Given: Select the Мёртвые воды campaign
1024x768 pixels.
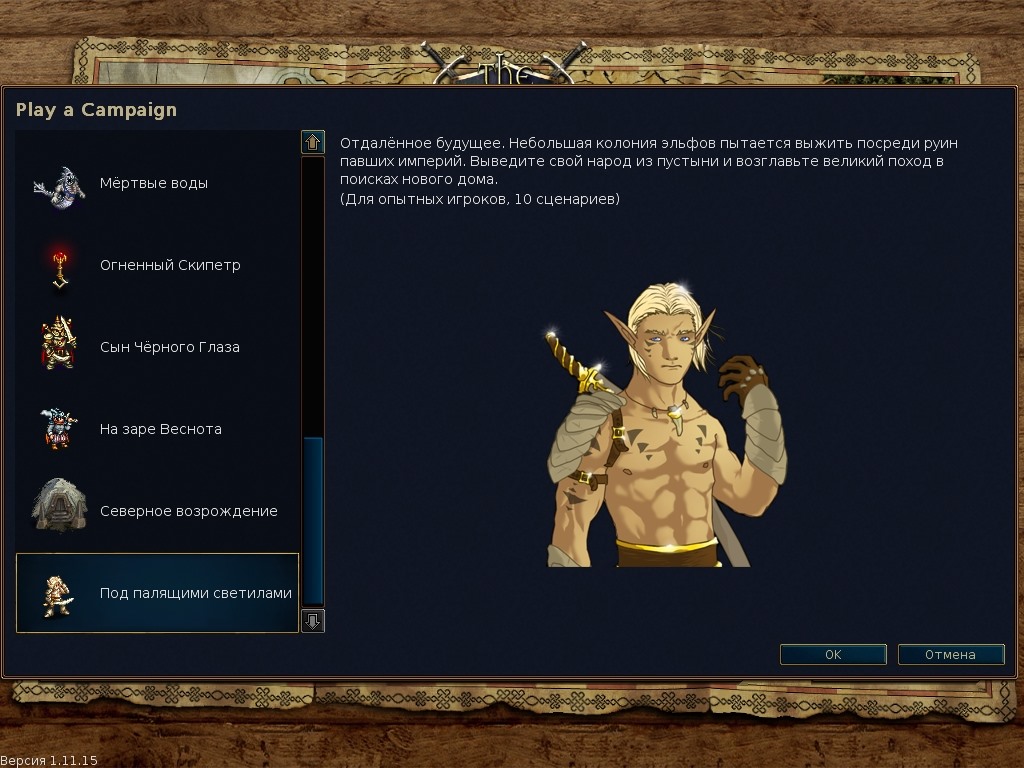Looking at the screenshot, I should point(155,184).
